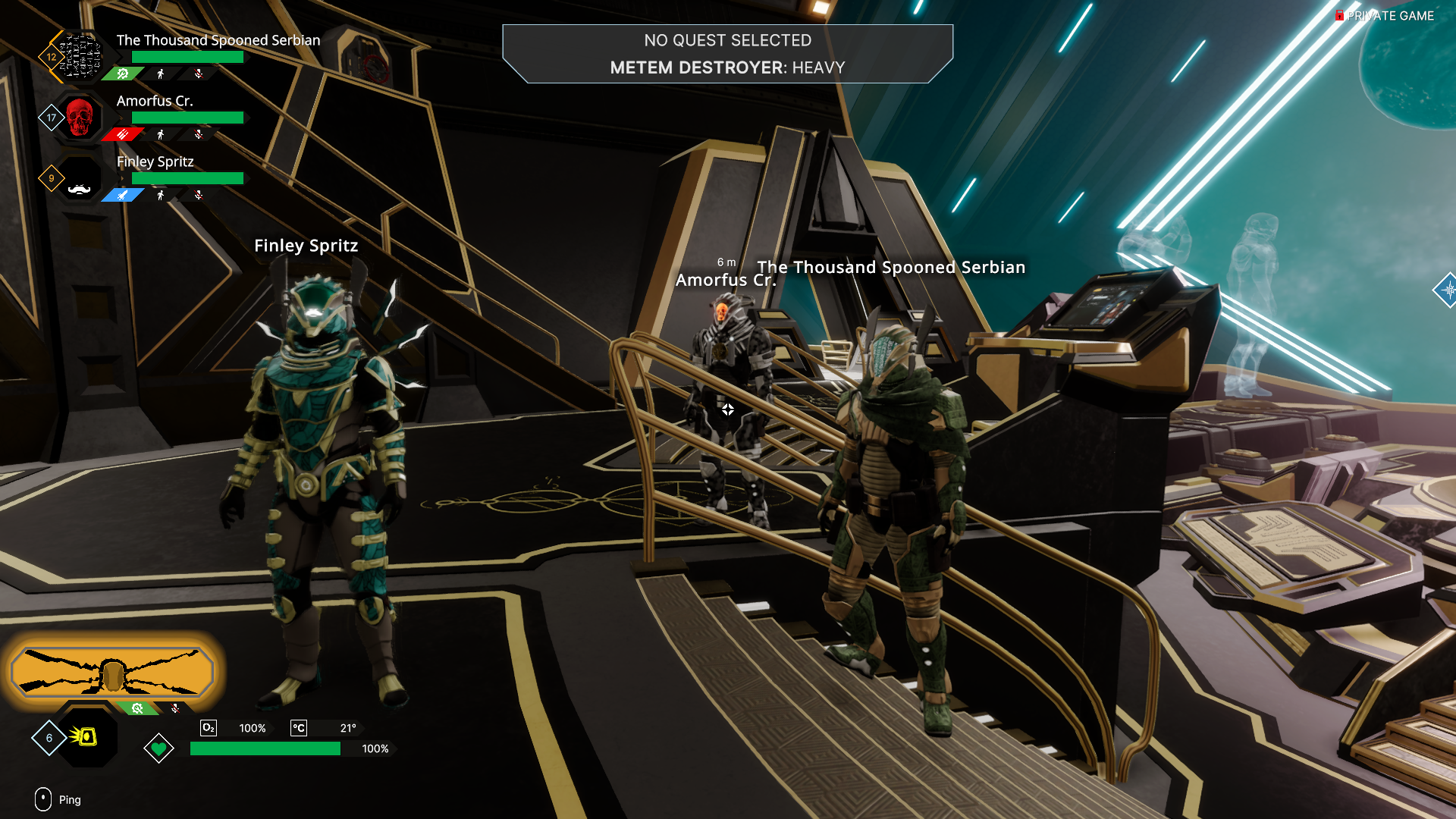Click the compass star waypoint marker

(1447, 290)
